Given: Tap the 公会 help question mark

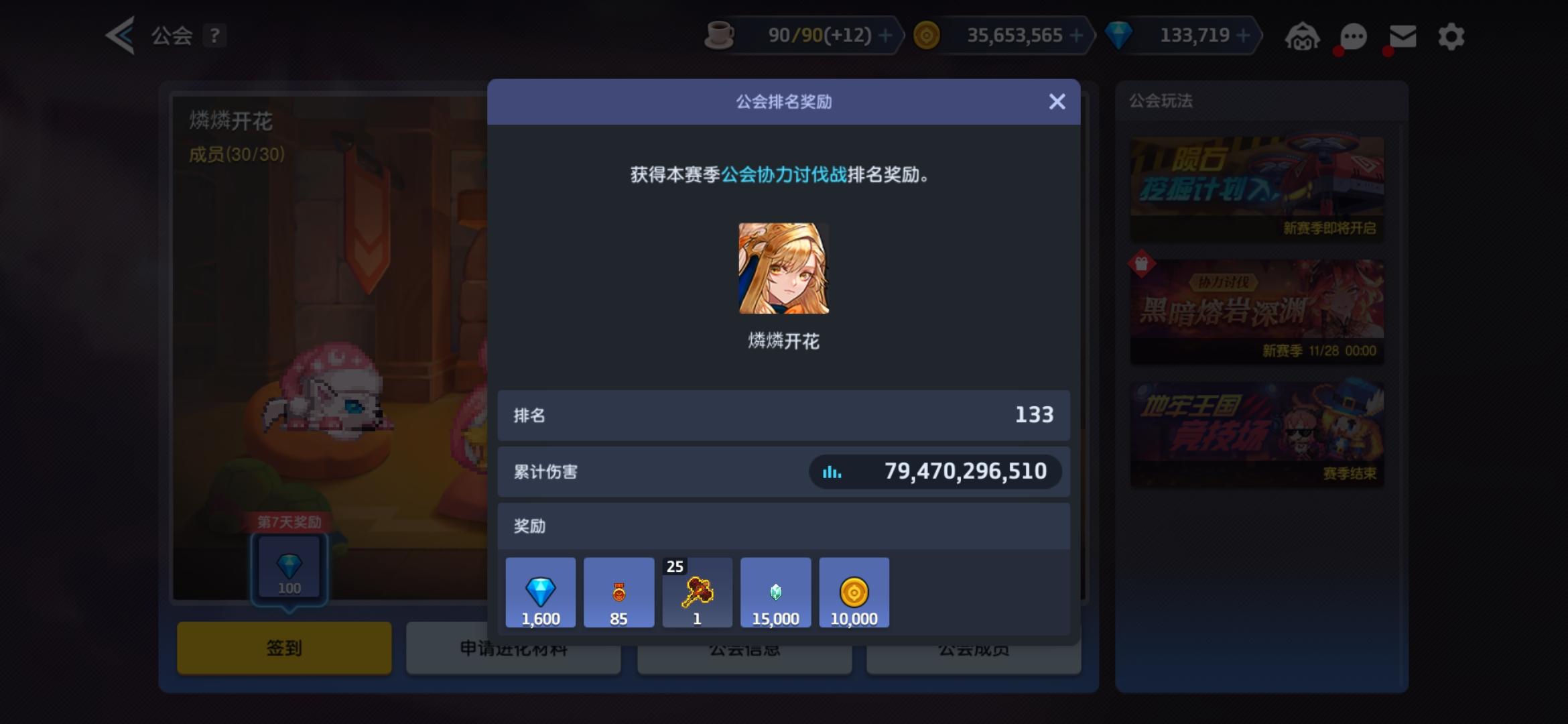Looking at the screenshot, I should [x=214, y=36].
